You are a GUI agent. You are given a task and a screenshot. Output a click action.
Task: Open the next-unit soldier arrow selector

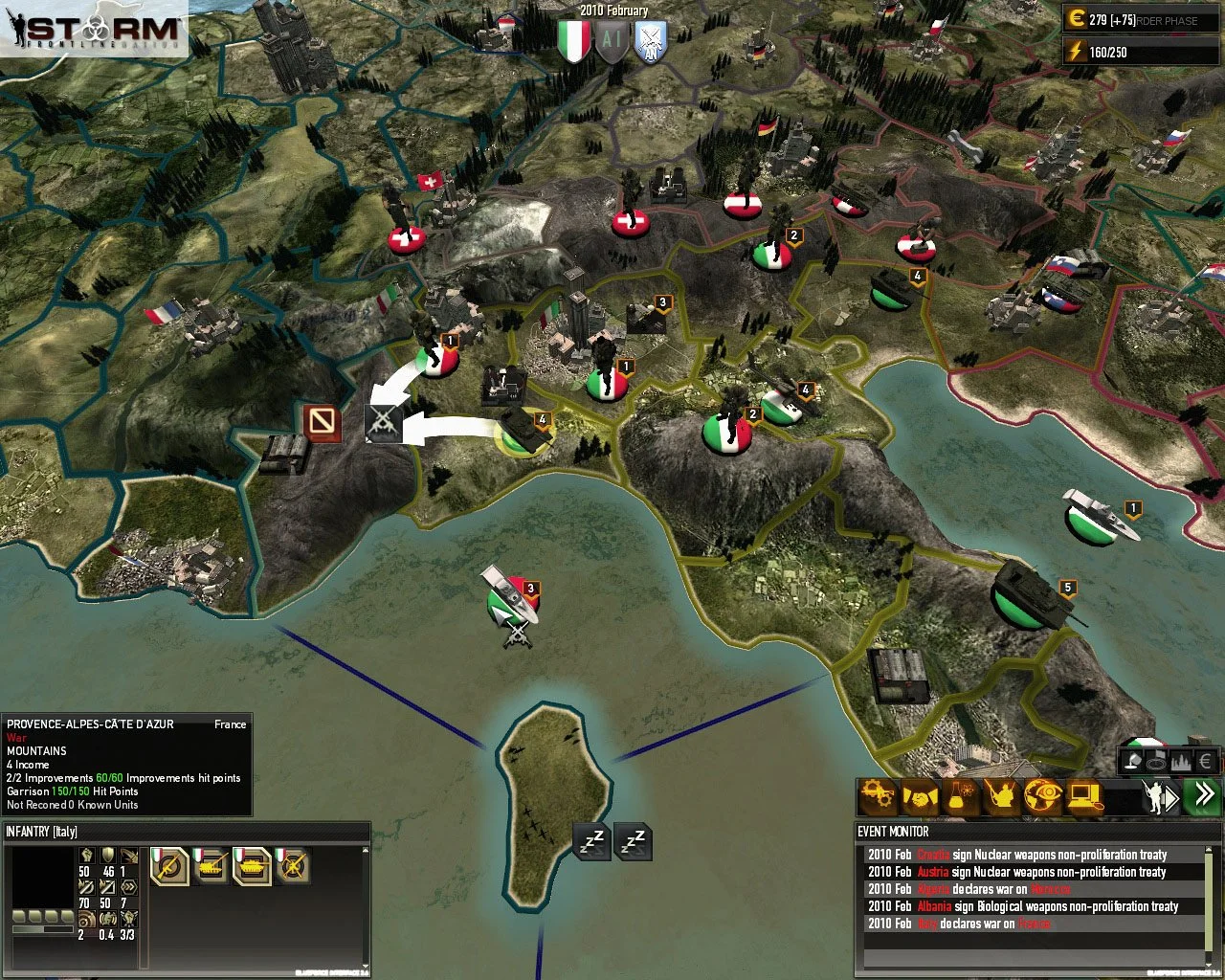1160,796
